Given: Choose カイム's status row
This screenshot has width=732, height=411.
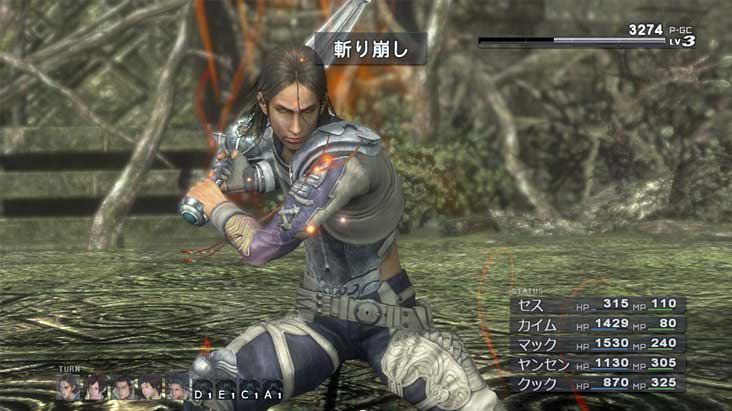Looking at the screenshot, I should click(597, 324).
